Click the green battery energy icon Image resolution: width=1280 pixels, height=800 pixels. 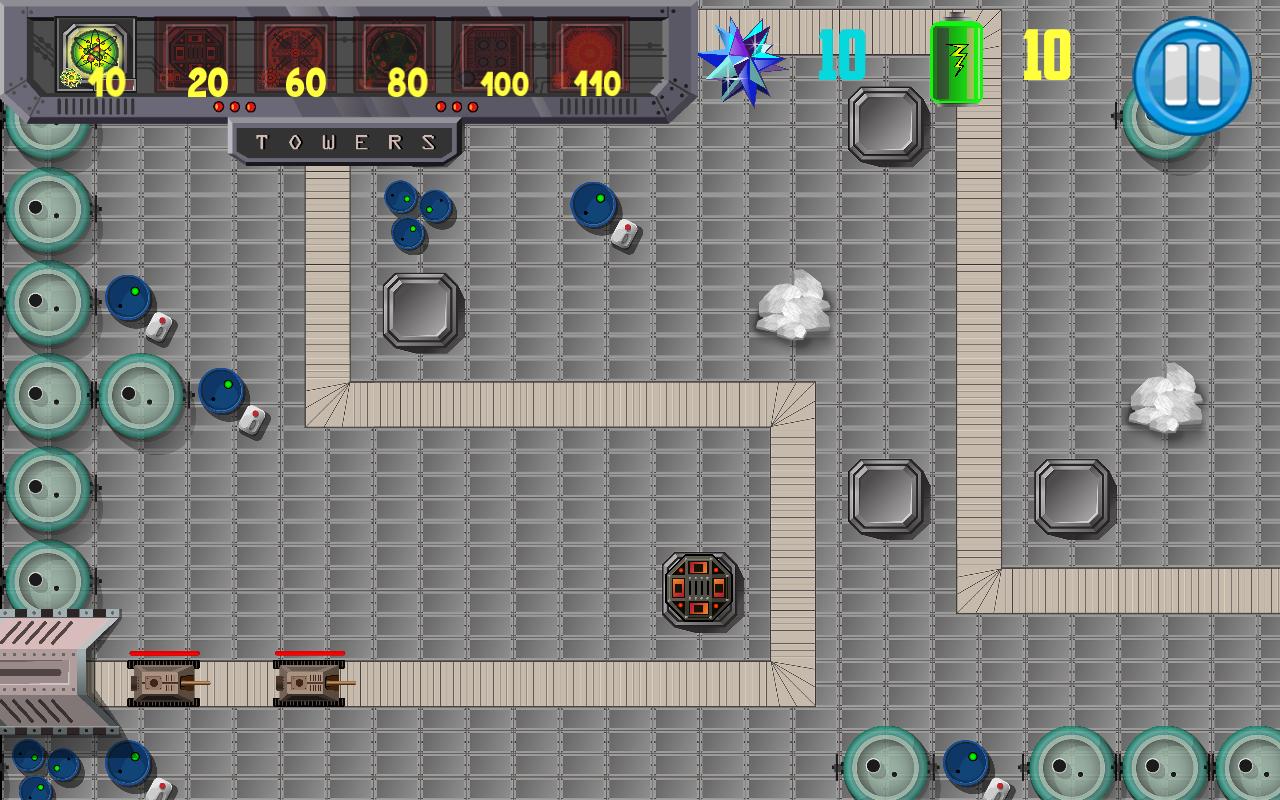(x=957, y=60)
